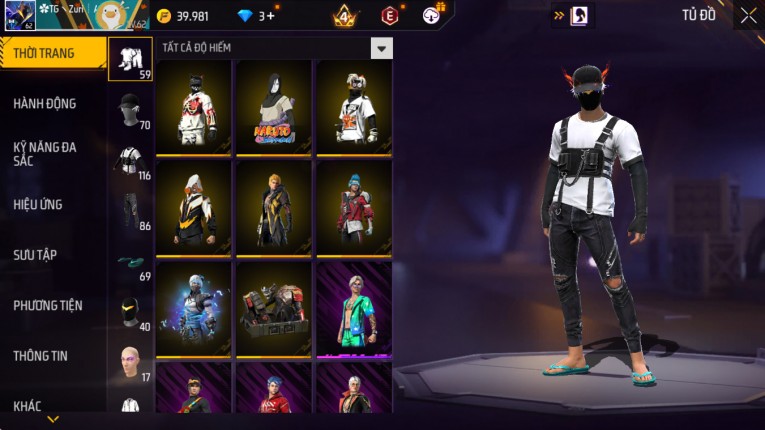The height and width of the screenshot is (430, 765).
Task: Close the Tủ Đồ vault screen
Action: [x=748, y=15]
